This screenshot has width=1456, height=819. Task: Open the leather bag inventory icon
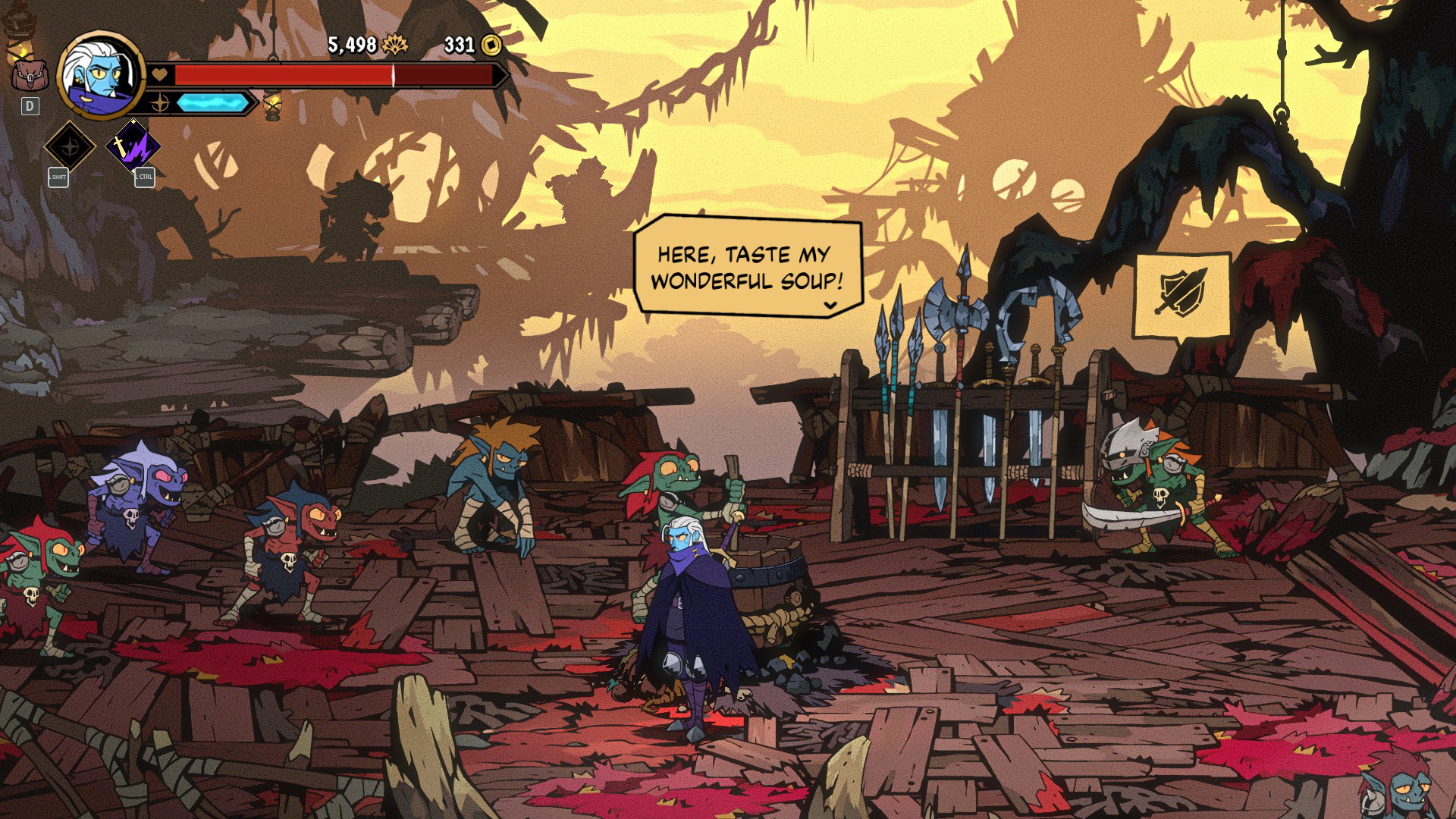tap(29, 74)
